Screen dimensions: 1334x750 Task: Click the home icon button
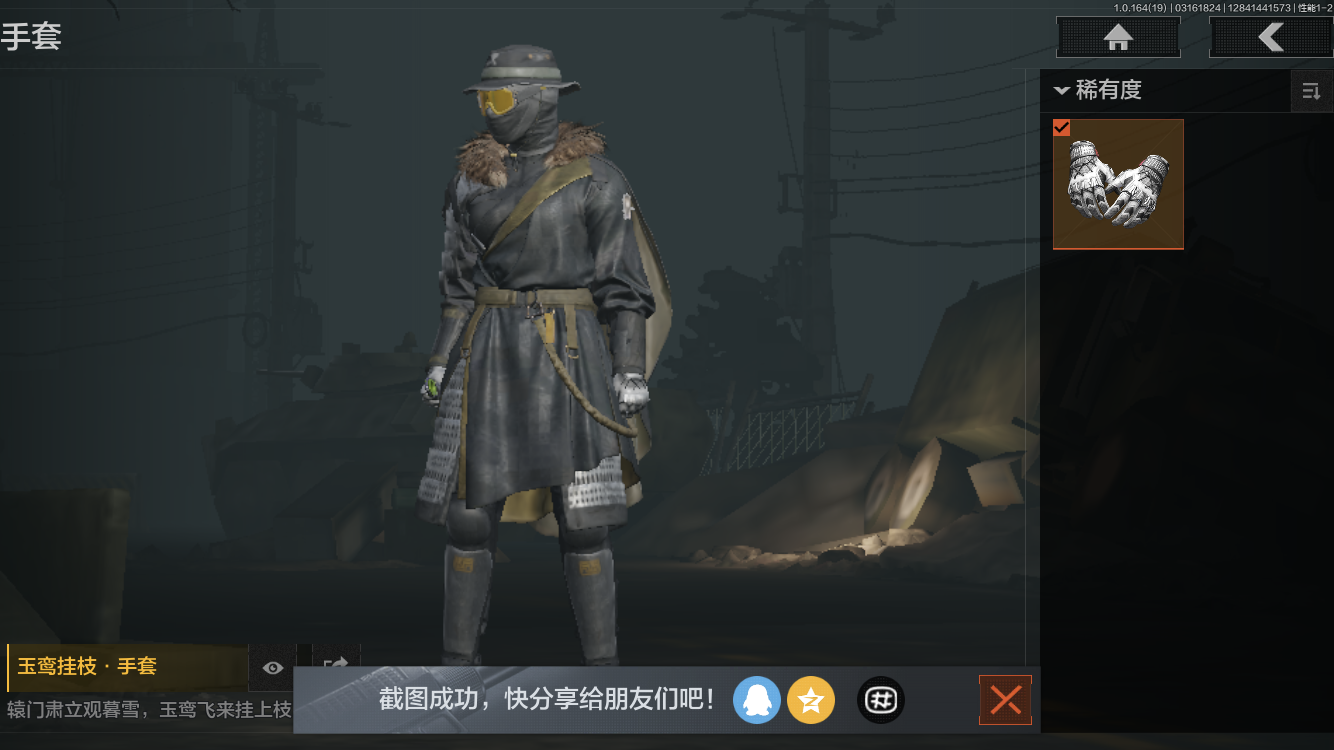1117,37
